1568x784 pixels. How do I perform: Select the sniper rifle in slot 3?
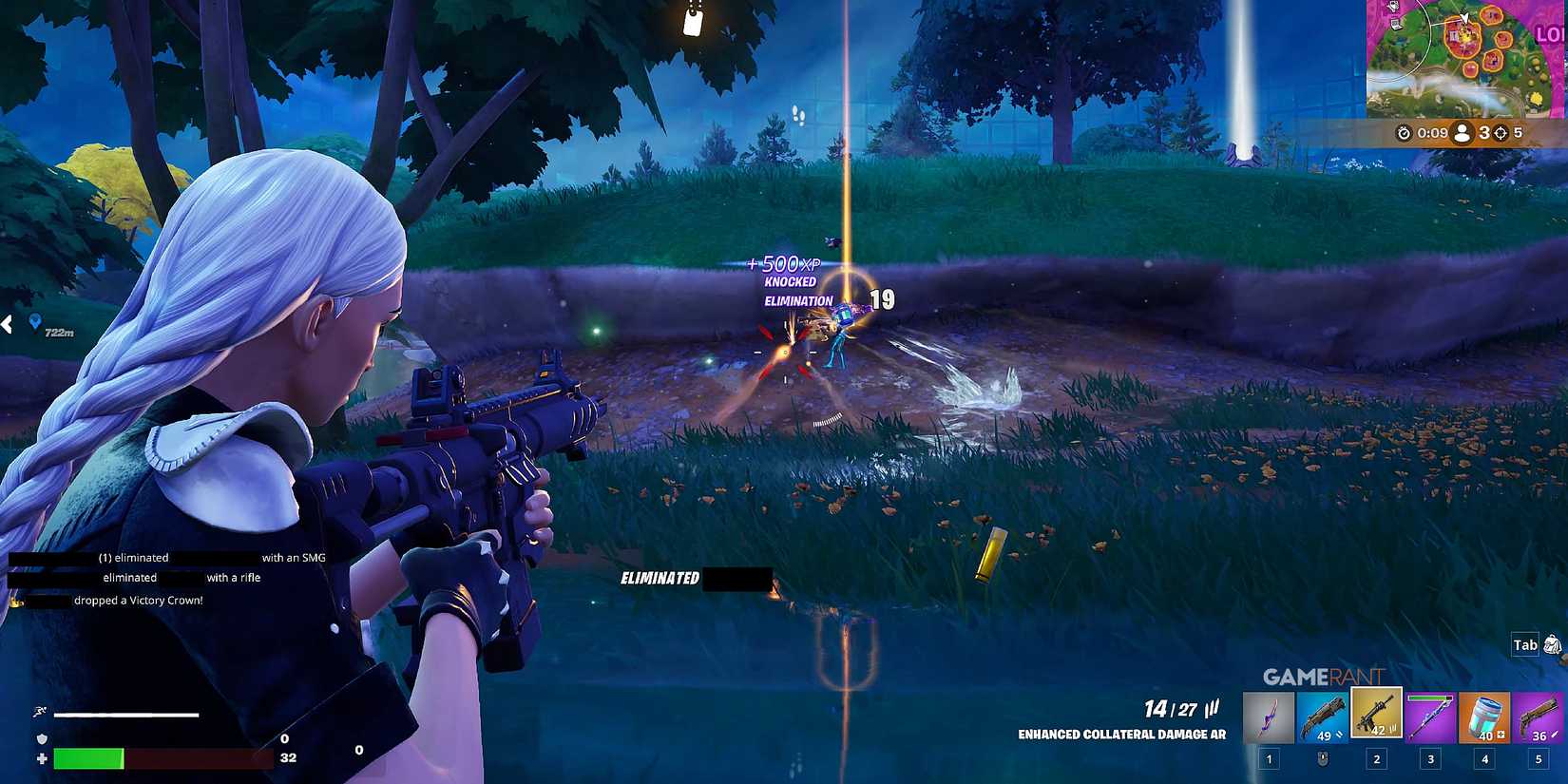(x=1430, y=715)
